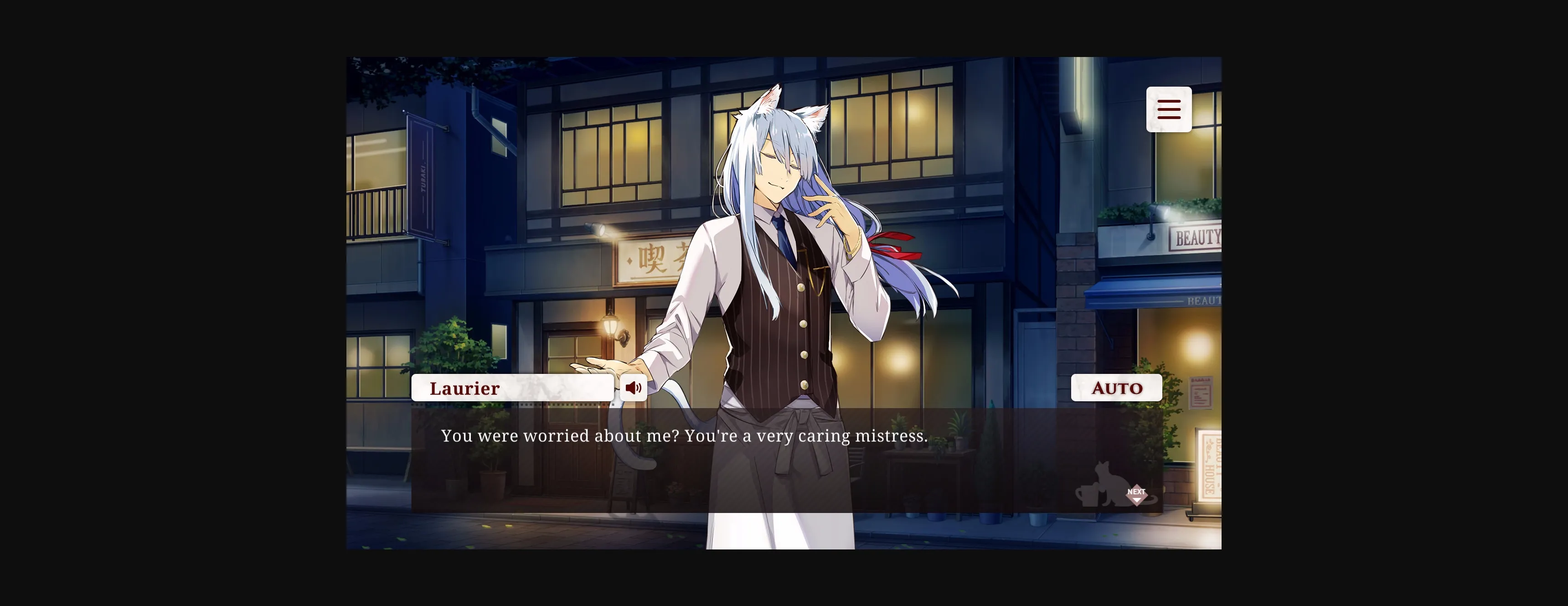The width and height of the screenshot is (1568, 606).
Task: Tap the three-line menu icon at top right
Action: point(1169,109)
